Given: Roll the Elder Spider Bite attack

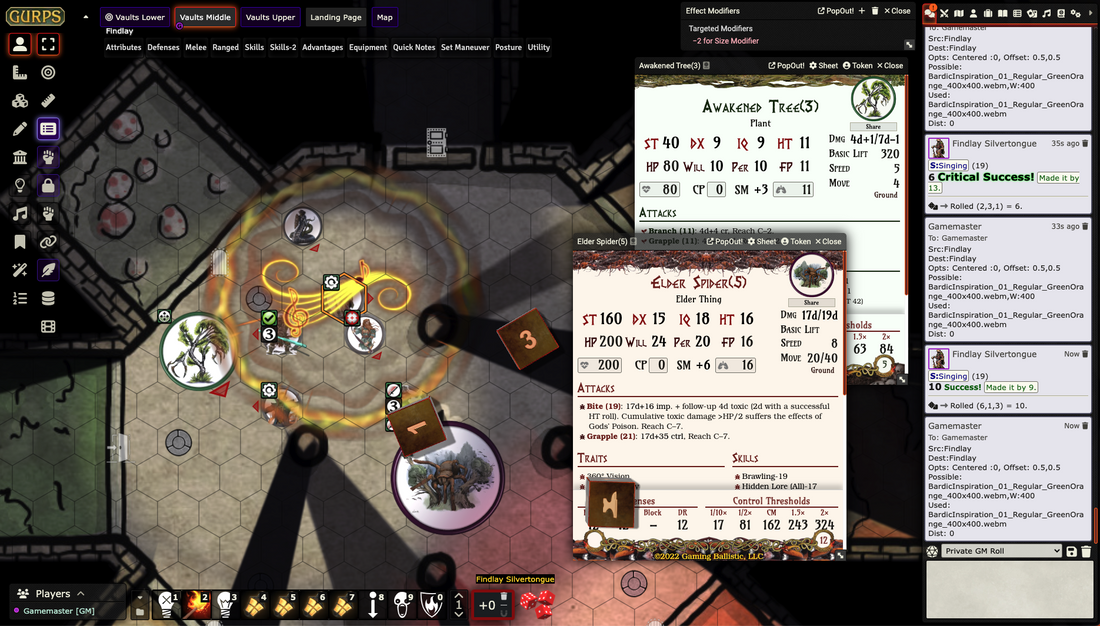Looking at the screenshot, I should coord(596,407).
